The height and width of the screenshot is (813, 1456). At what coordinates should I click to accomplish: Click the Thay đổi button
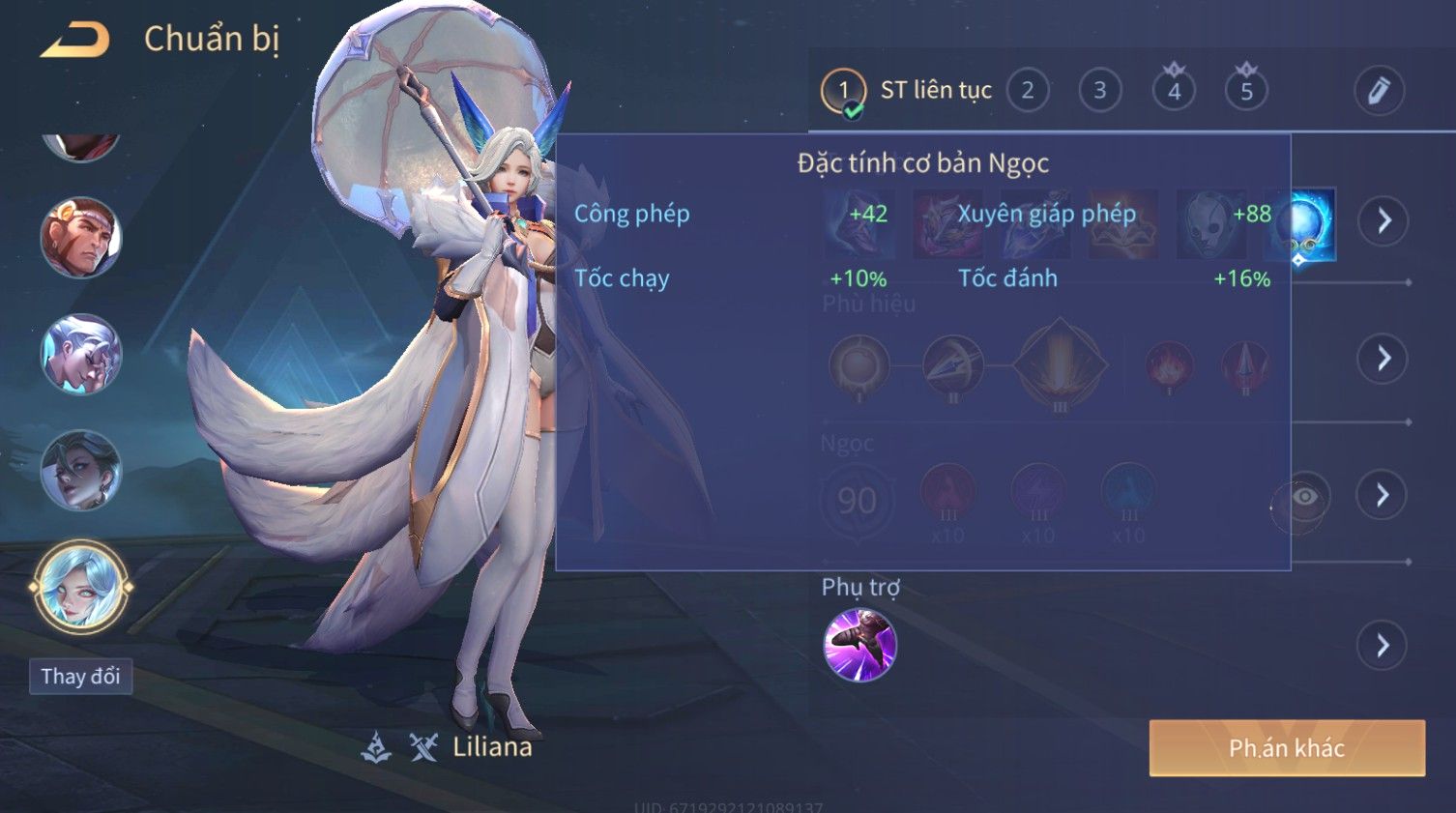coord(80,677)
